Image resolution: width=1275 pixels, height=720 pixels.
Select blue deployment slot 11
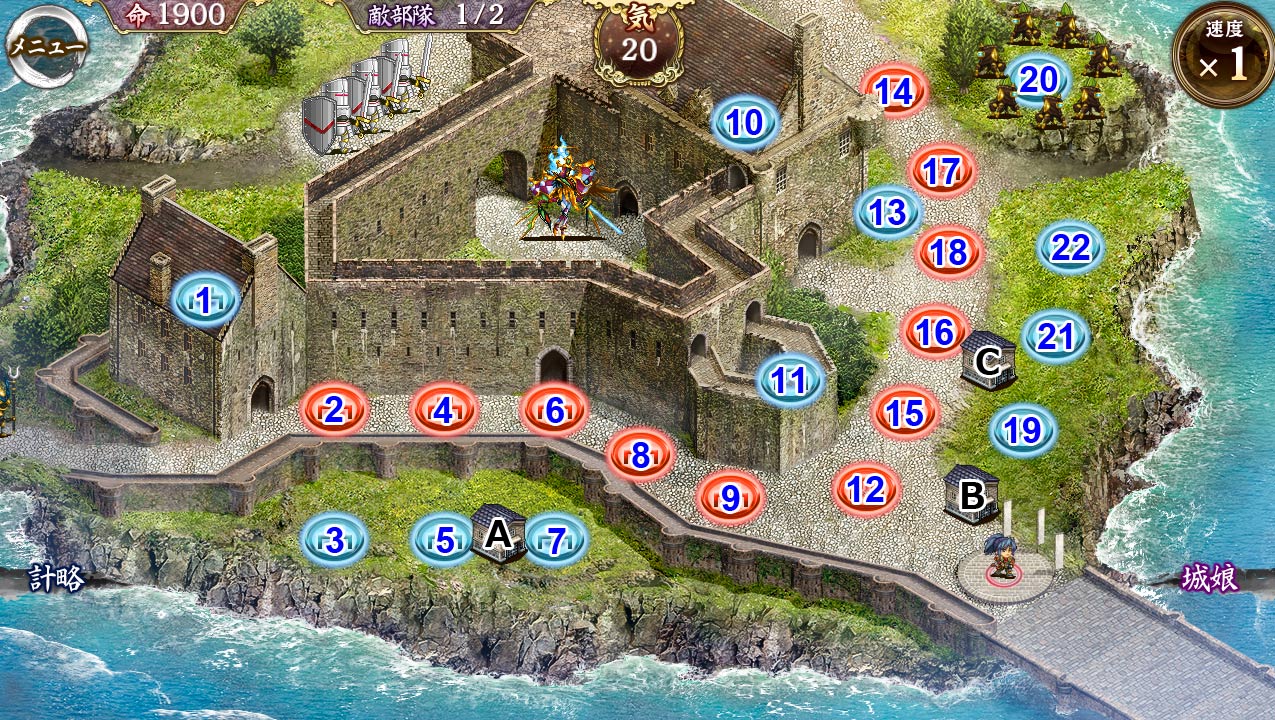pos(790,380)
